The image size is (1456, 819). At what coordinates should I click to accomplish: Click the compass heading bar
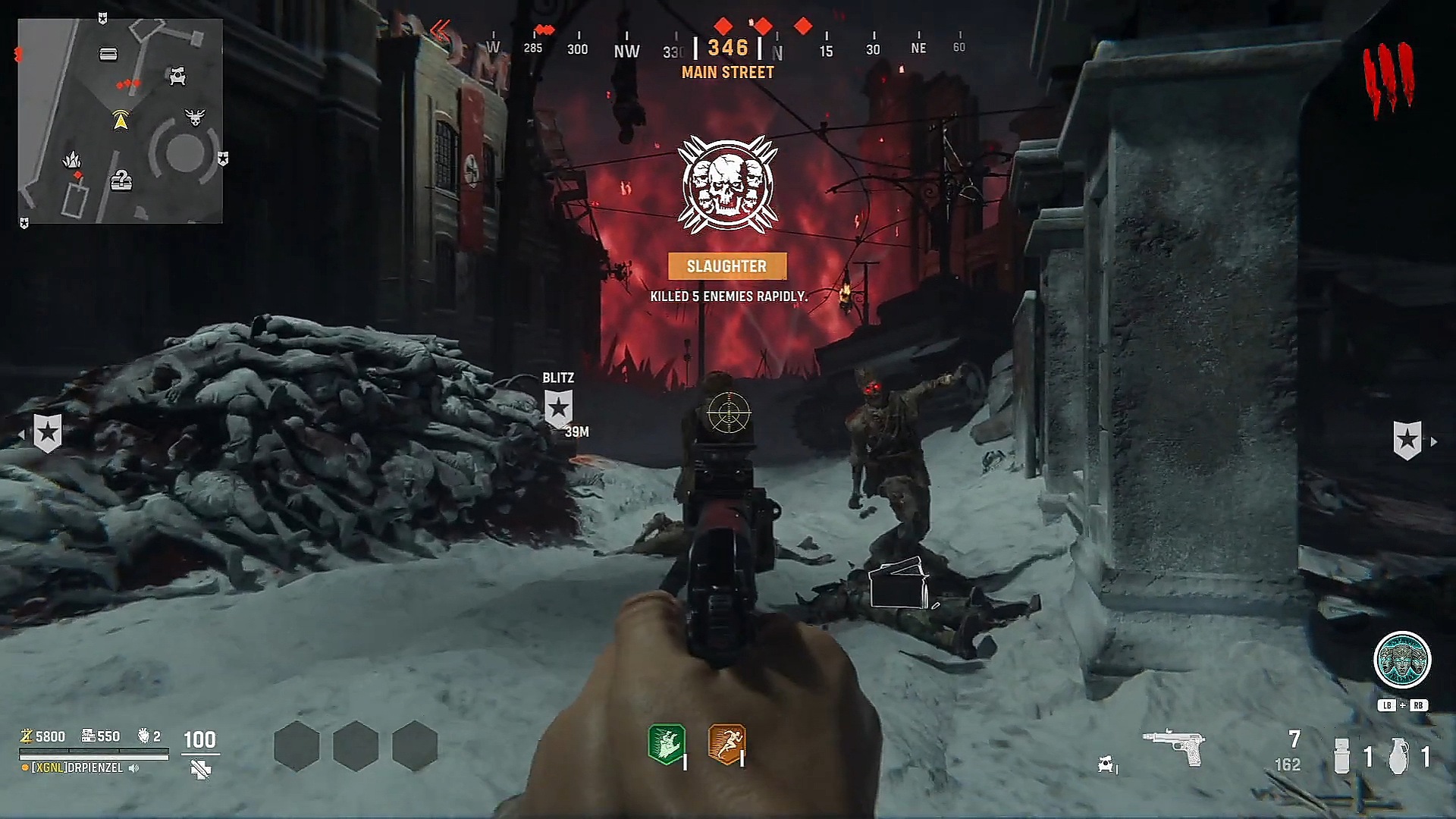click(x=727, y=49)
